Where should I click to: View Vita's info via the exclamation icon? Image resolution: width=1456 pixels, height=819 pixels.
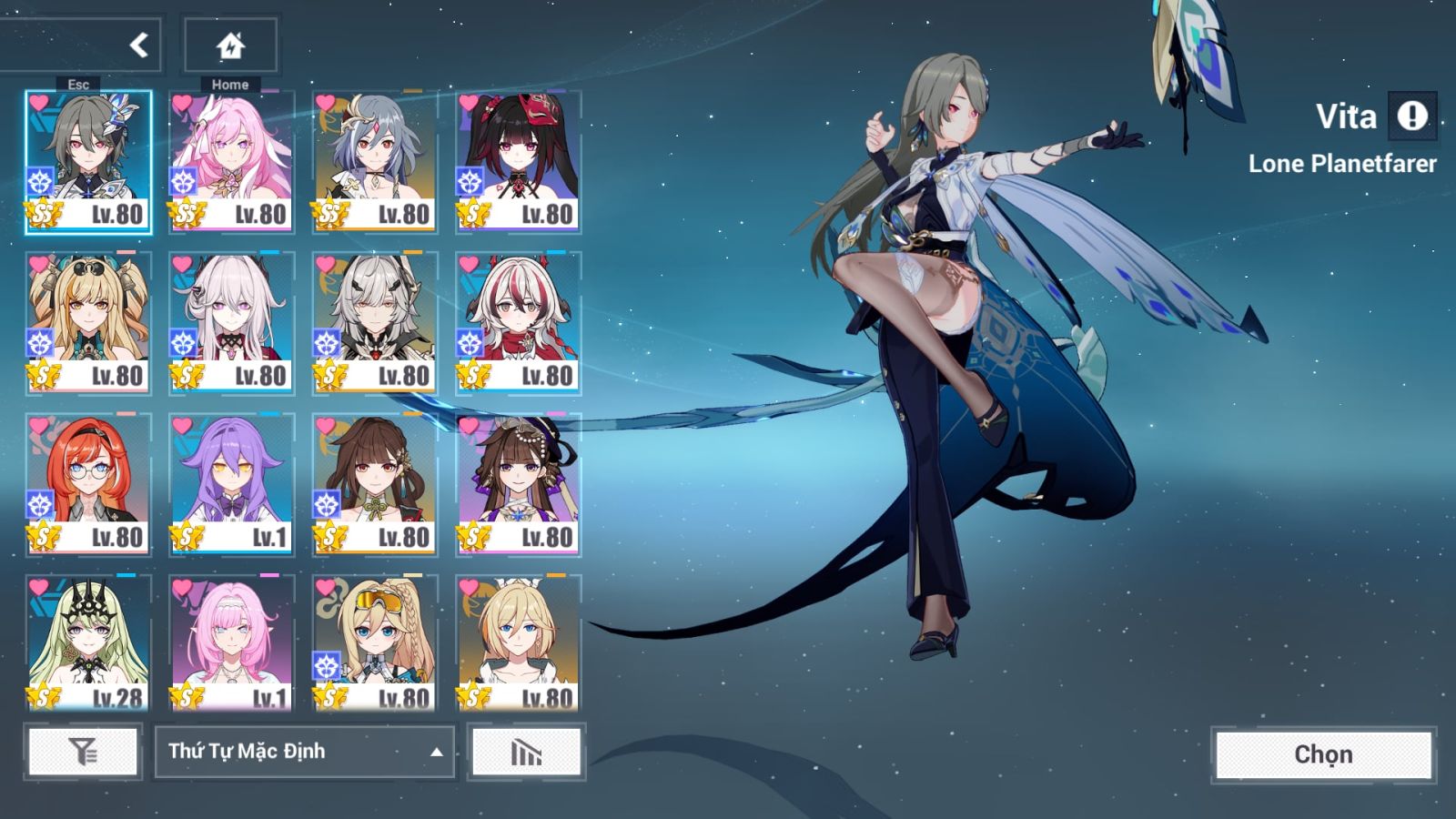coord(1411,116)
